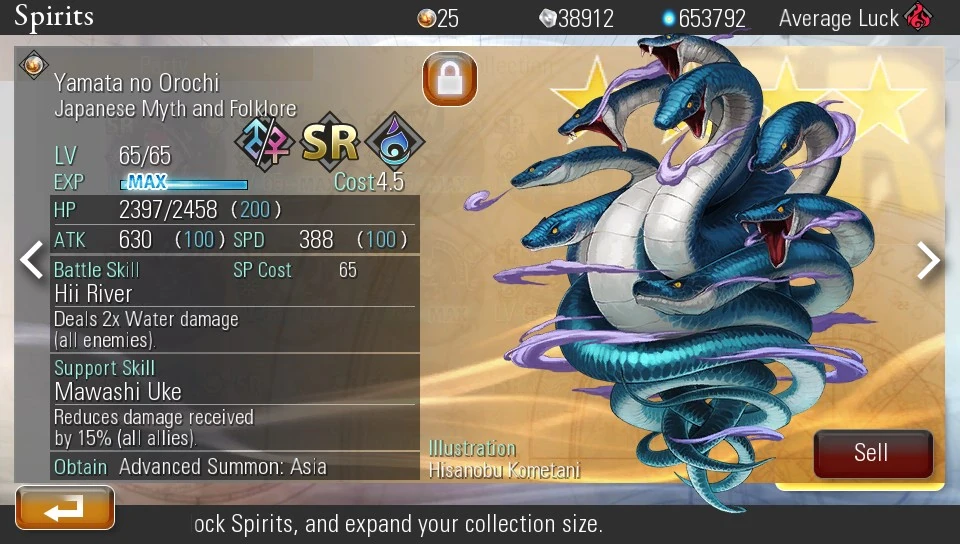Show the previous spirit with left arrow
The height and width of the screenshot is (544, 960).
pyautogui.click(x=31, y=260)
